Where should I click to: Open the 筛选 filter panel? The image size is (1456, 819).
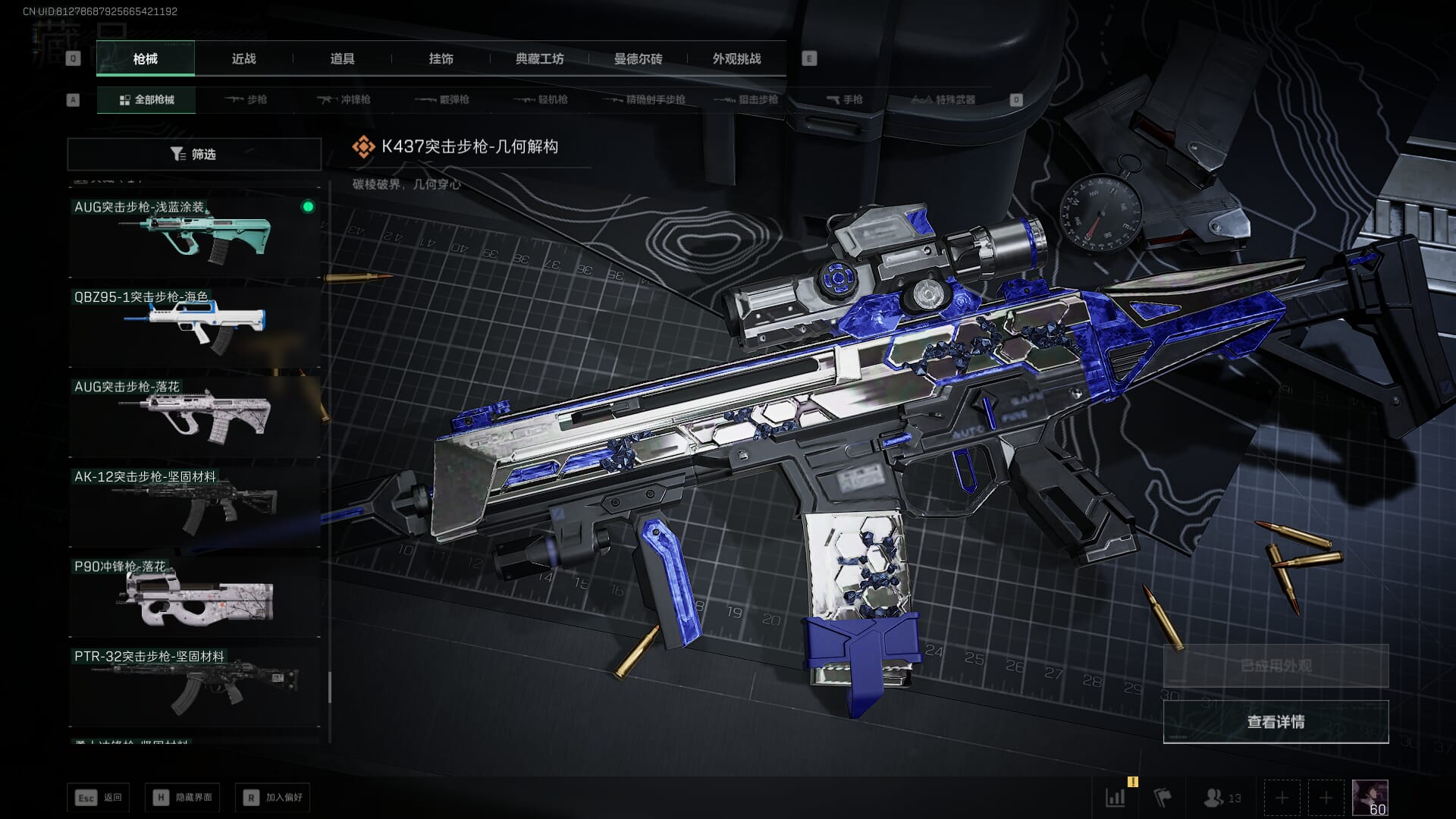pos(194,154)
